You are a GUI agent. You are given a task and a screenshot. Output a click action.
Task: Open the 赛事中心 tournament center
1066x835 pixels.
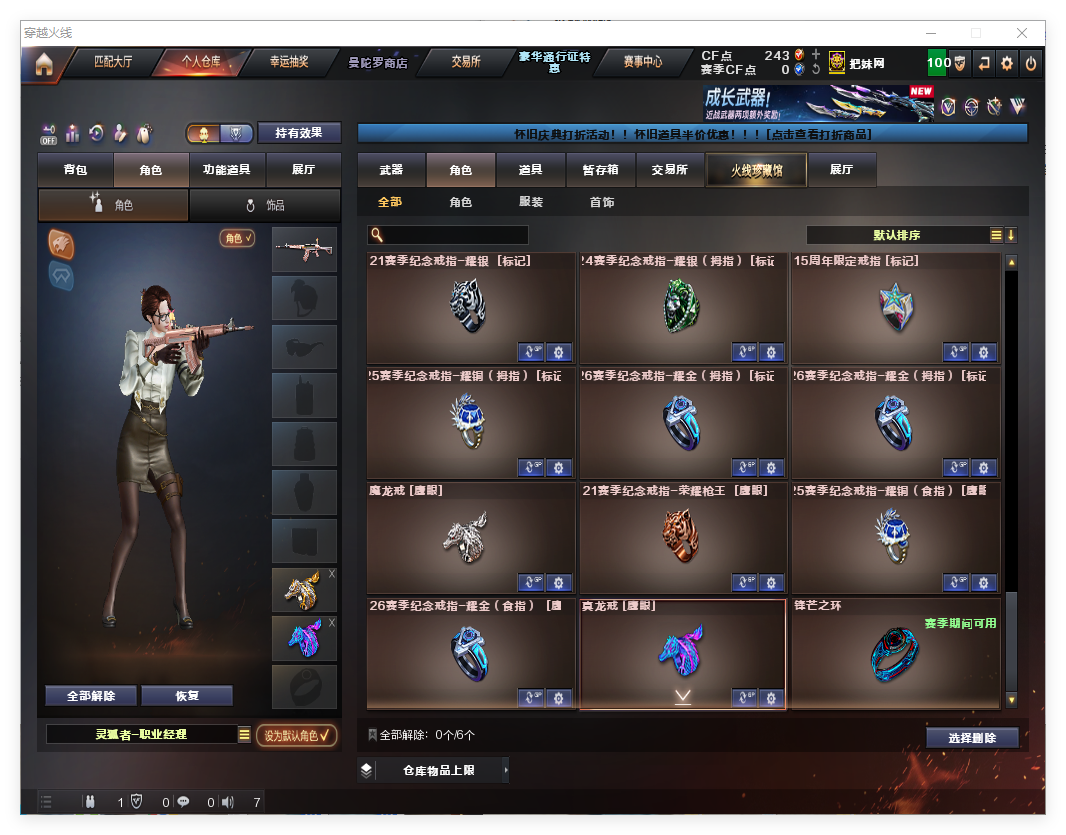click(x=642, y=62)
